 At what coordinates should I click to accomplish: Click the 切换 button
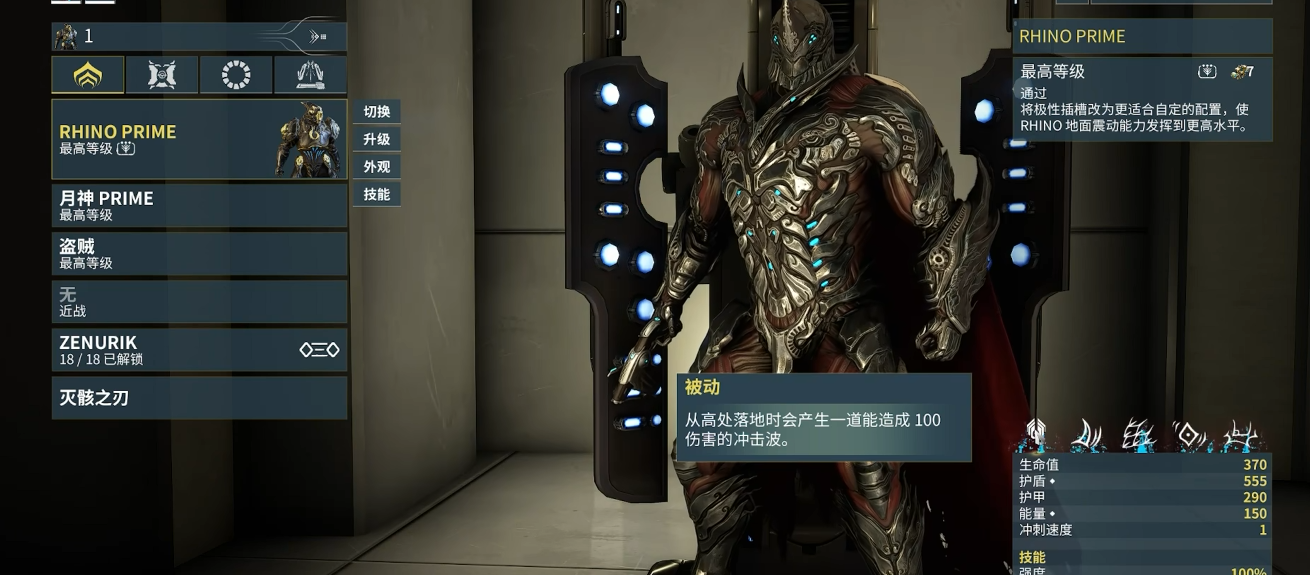coord(377,112)
